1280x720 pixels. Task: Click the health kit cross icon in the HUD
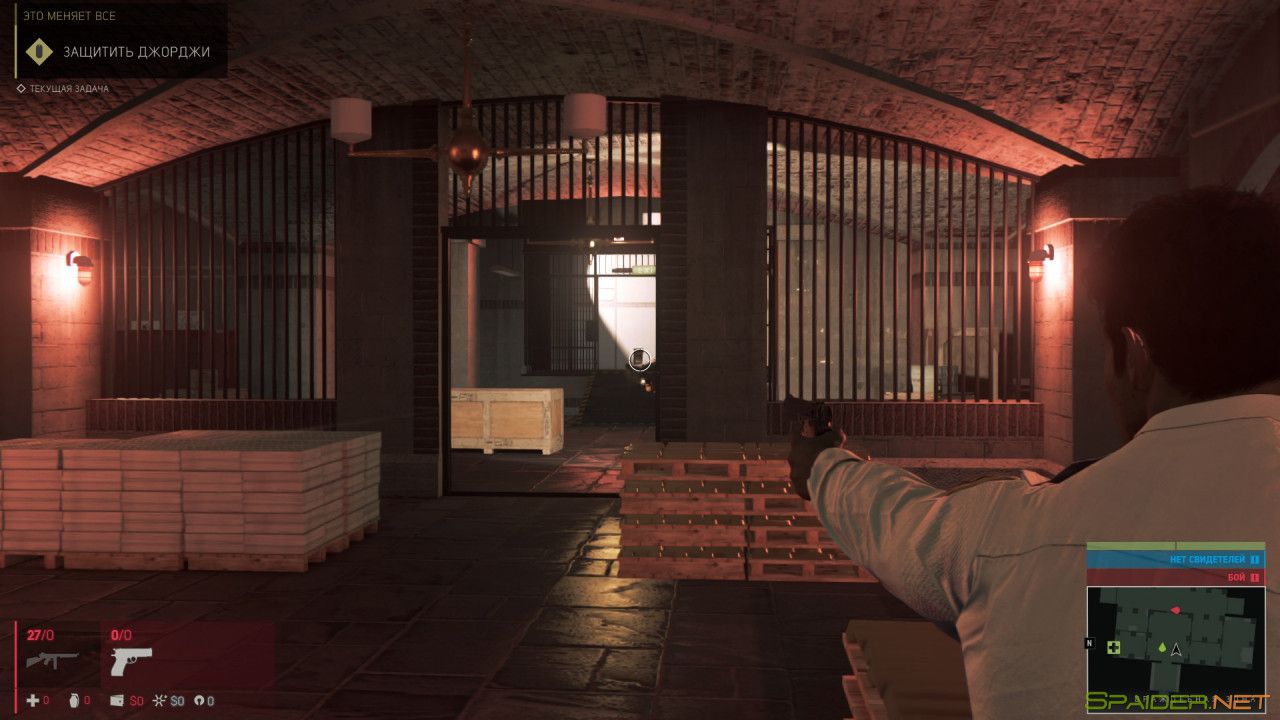click(33, 700)
